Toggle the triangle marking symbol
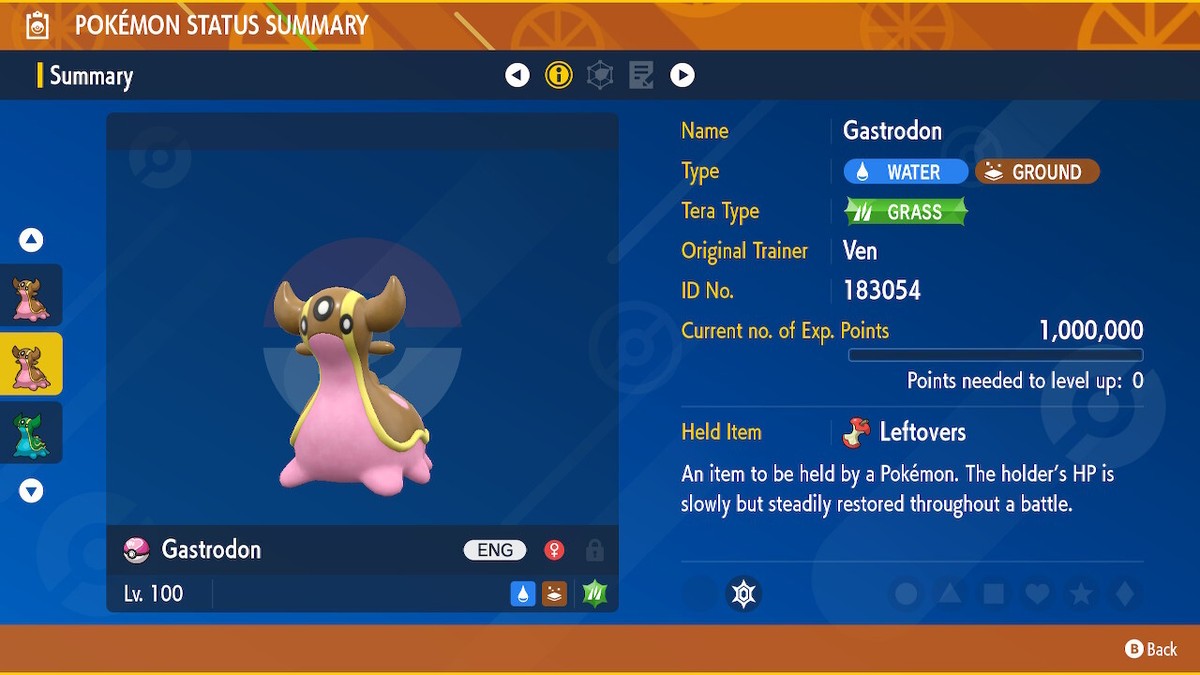This screenshot has height=675, width=1200. pos(950,594)
